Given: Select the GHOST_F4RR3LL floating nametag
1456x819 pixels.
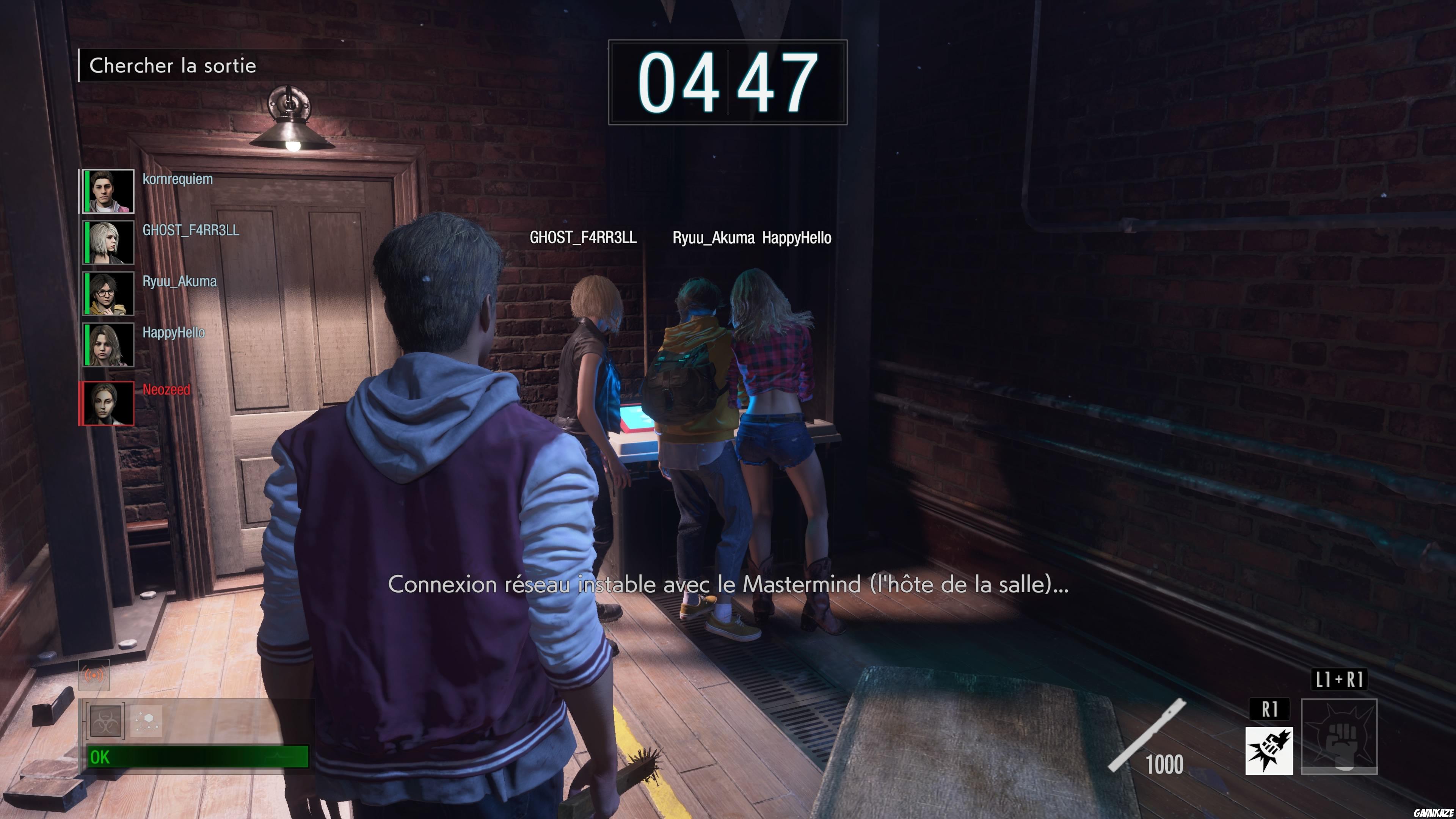Looking at the screenshot, I should (582, 238).
